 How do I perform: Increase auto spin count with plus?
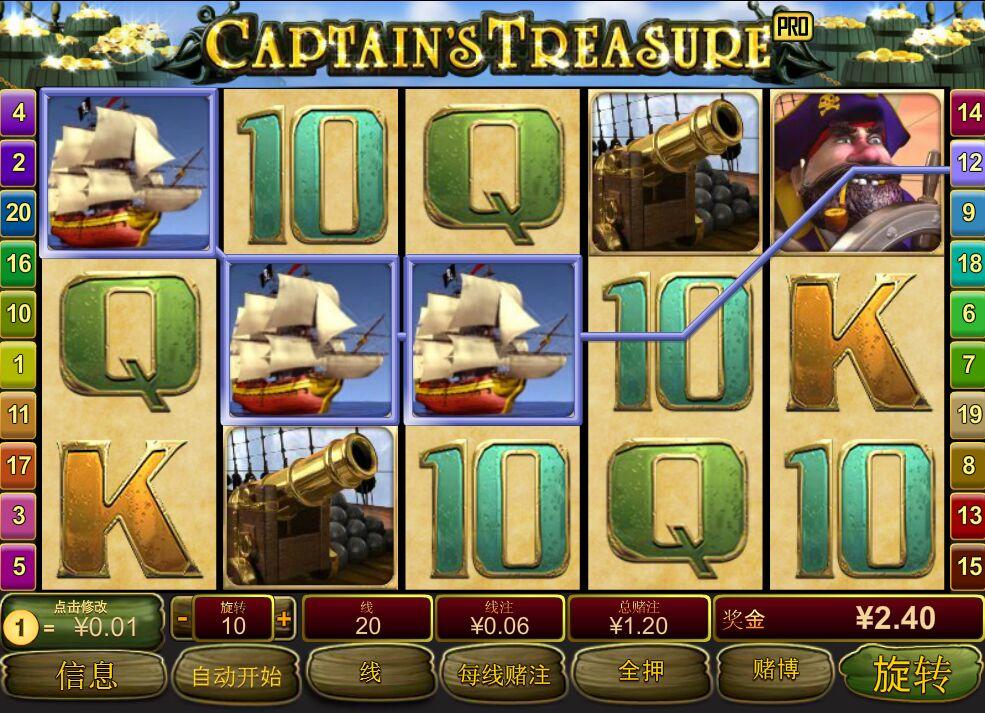[284, 619]
